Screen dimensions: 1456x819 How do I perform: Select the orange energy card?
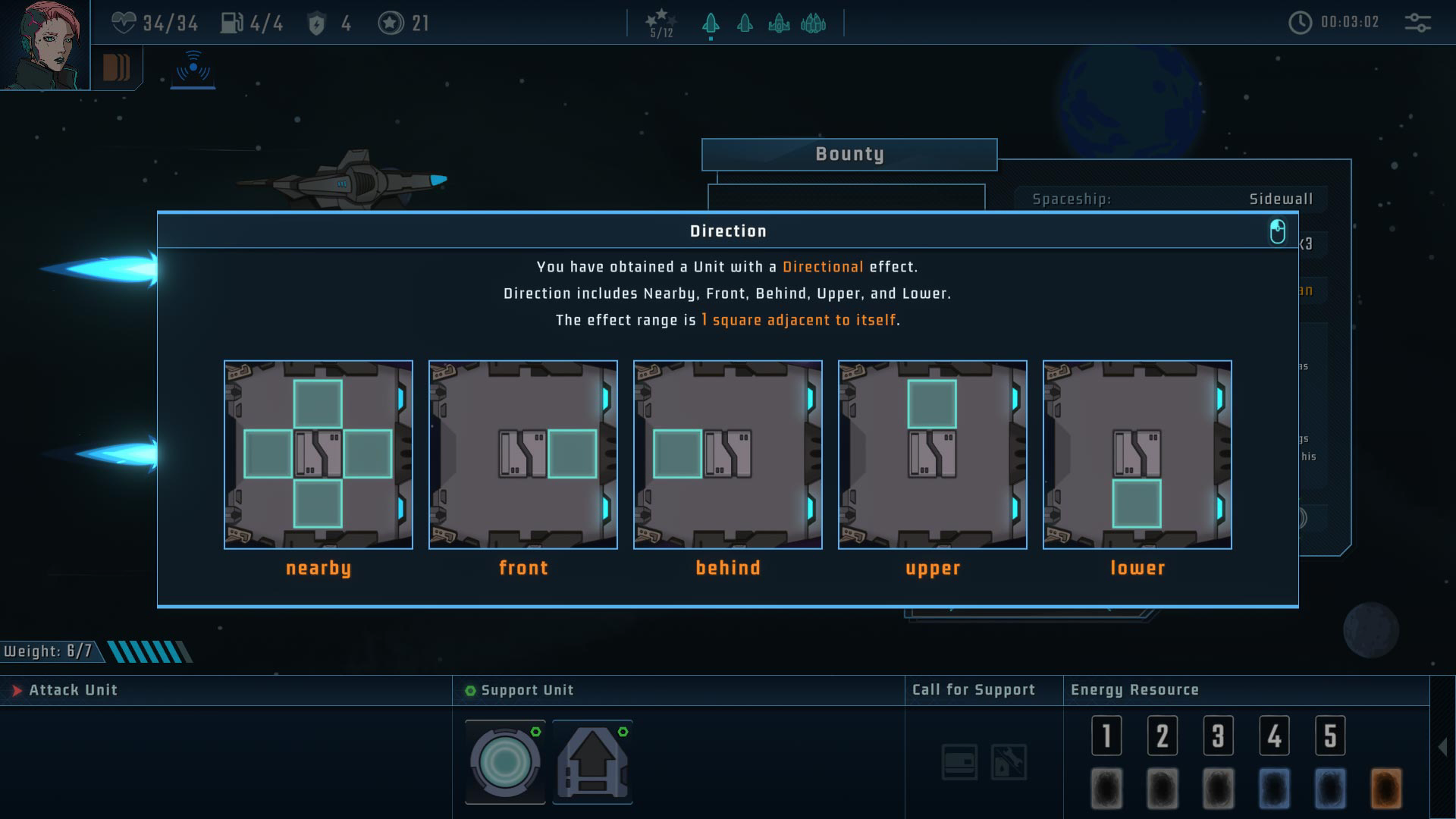[x=1385, y=789]
